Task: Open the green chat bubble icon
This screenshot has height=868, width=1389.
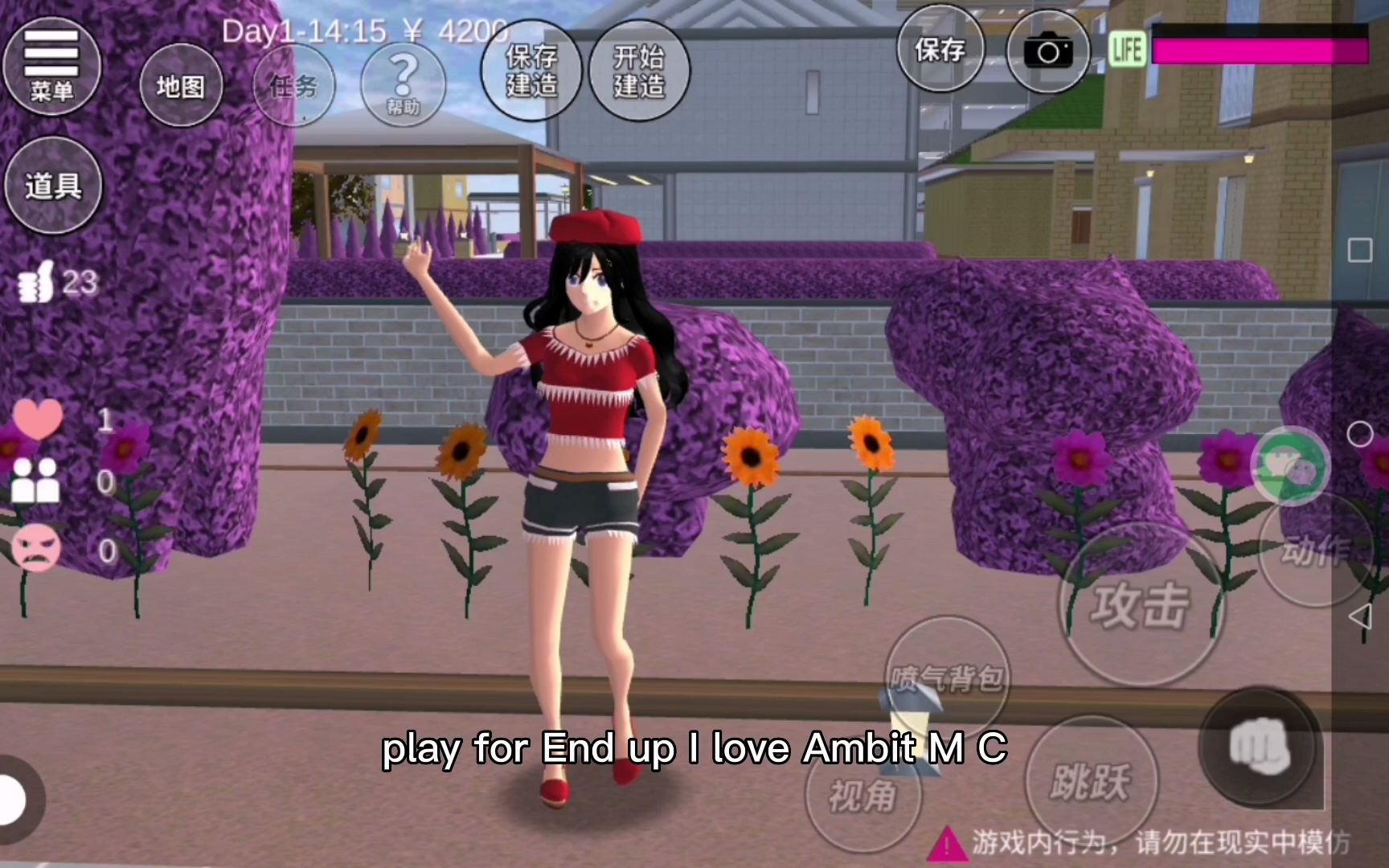Action: pos(1290,466)
